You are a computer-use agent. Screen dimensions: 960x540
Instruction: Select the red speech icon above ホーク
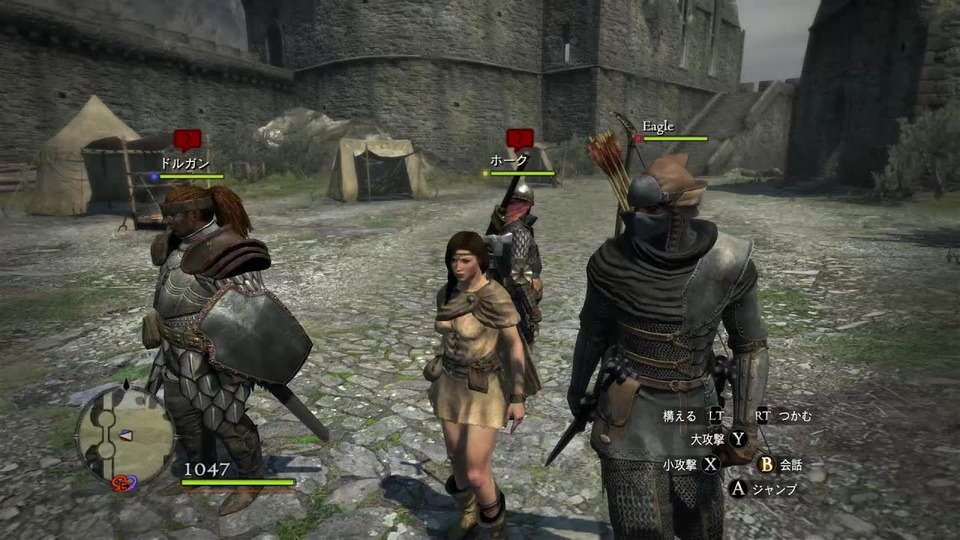click(518, 138)
